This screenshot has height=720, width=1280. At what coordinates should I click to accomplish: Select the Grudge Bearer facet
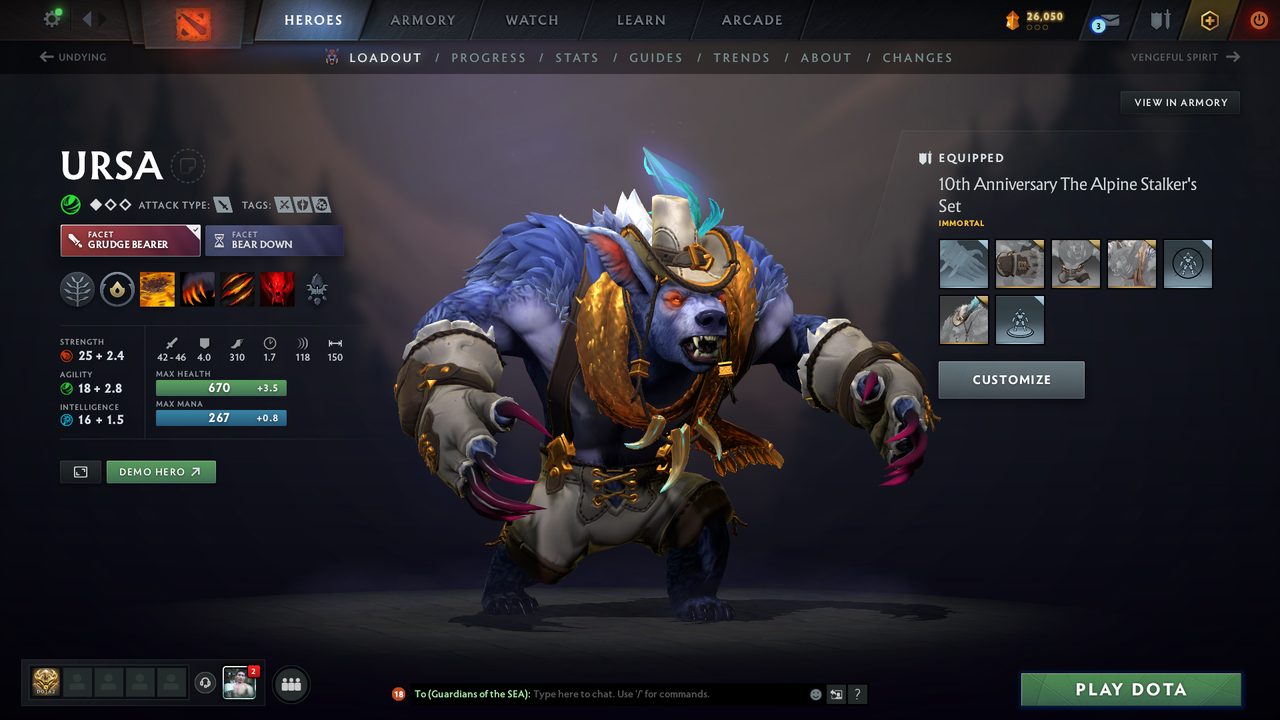pyautogui.click(x=130, y=240)
